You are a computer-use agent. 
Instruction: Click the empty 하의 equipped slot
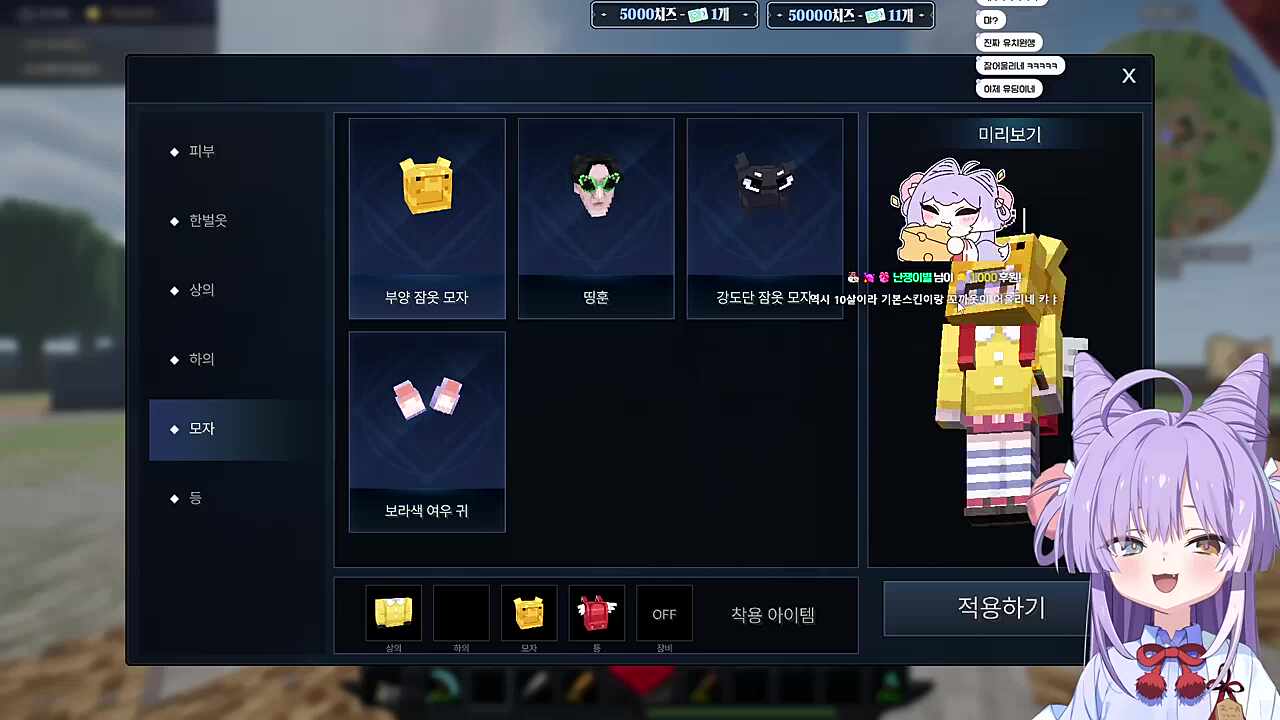461,613
